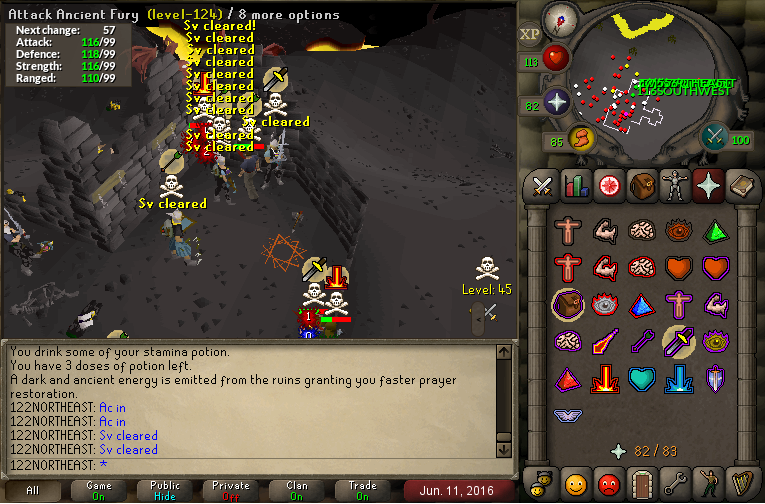Change the Public chat filter

164,490
